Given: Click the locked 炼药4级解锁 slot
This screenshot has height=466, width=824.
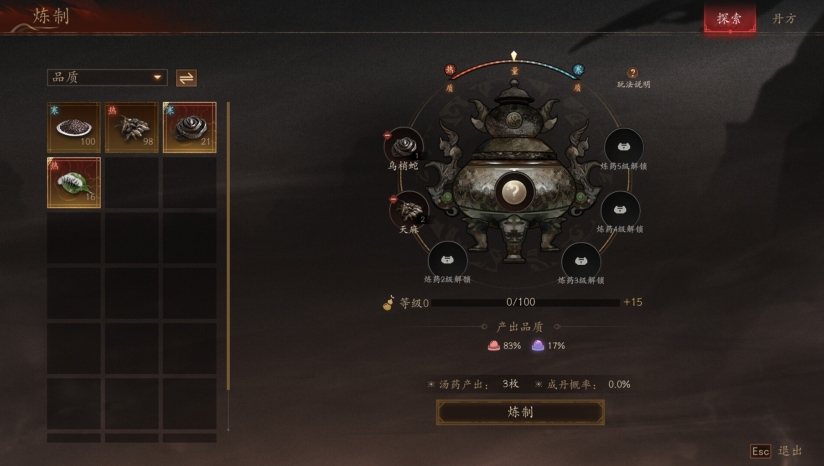Looking at the screenshot, I should (x=620, y=208).
